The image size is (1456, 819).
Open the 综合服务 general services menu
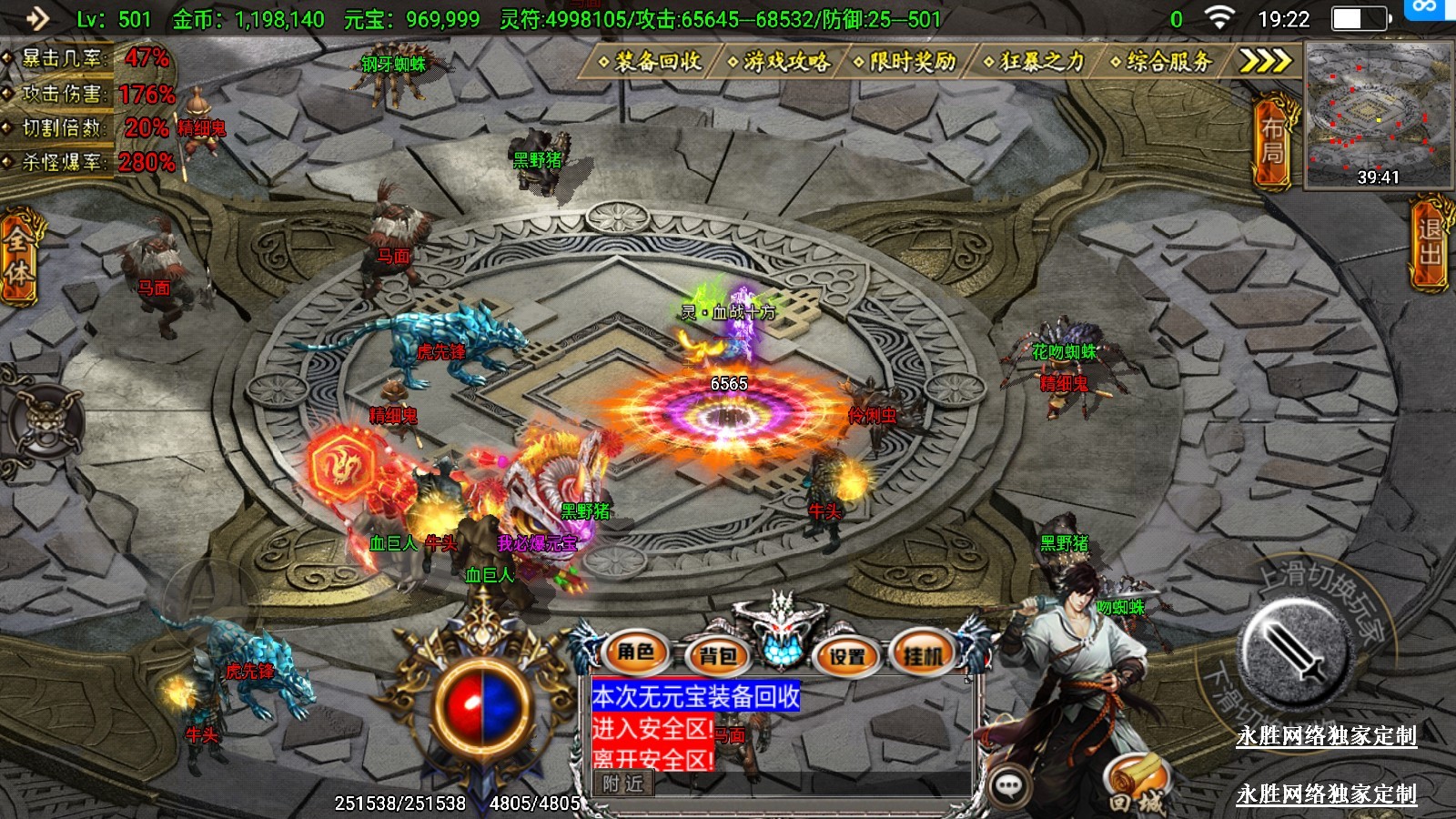pyautogui.click(x=1162, y=62)
